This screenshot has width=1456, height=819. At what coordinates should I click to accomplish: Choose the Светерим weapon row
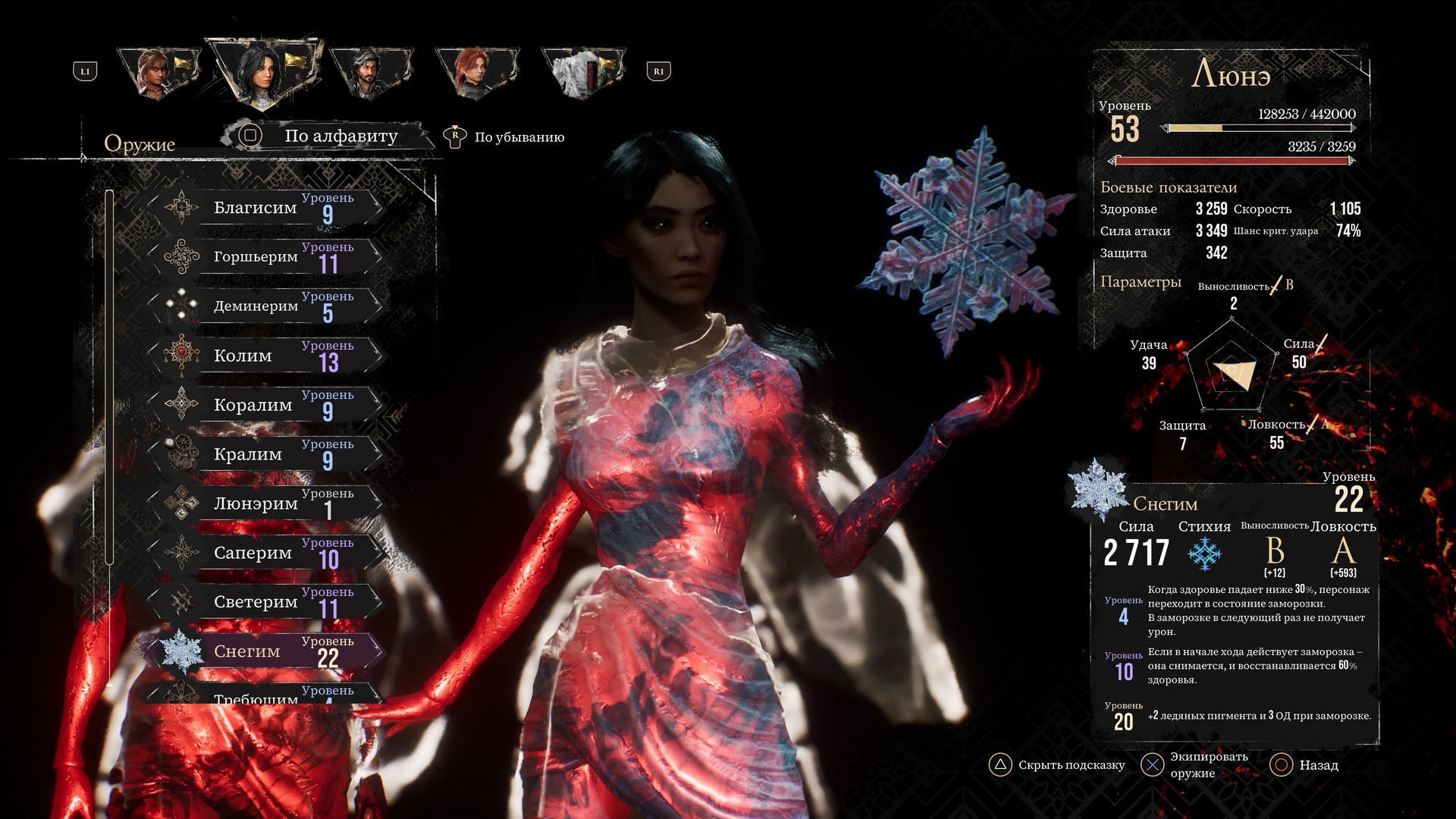pyautogui.click(x=265, y=601)
